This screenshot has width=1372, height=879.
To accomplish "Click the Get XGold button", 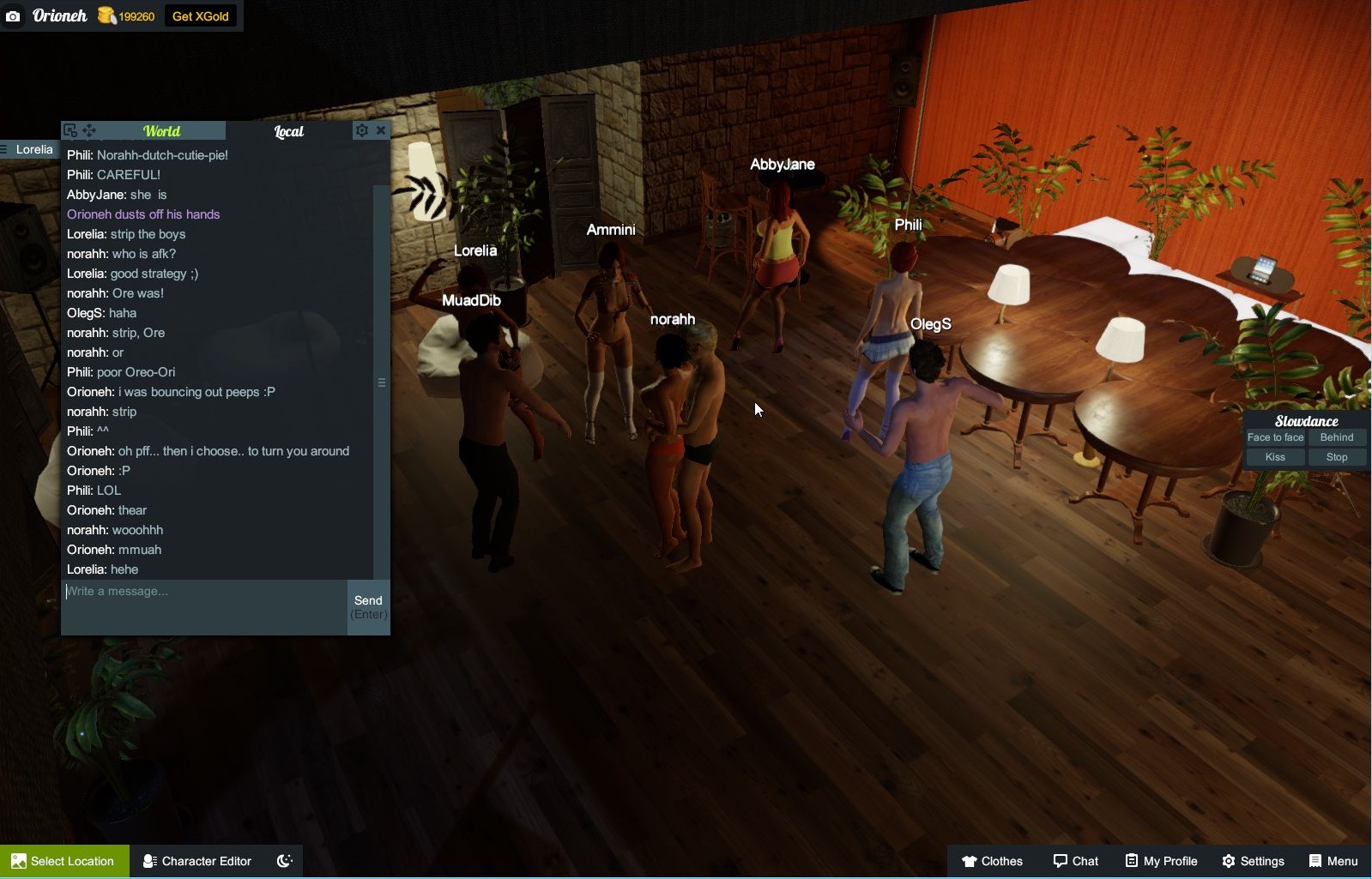I will pyautogui.click(x=200, y=15).
